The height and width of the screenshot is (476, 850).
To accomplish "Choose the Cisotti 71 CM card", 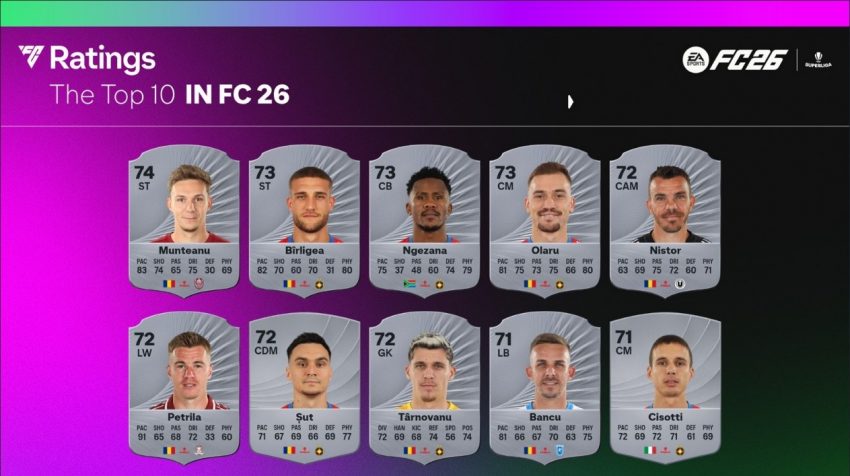I will pyautogui.click(x=664, y=385).
